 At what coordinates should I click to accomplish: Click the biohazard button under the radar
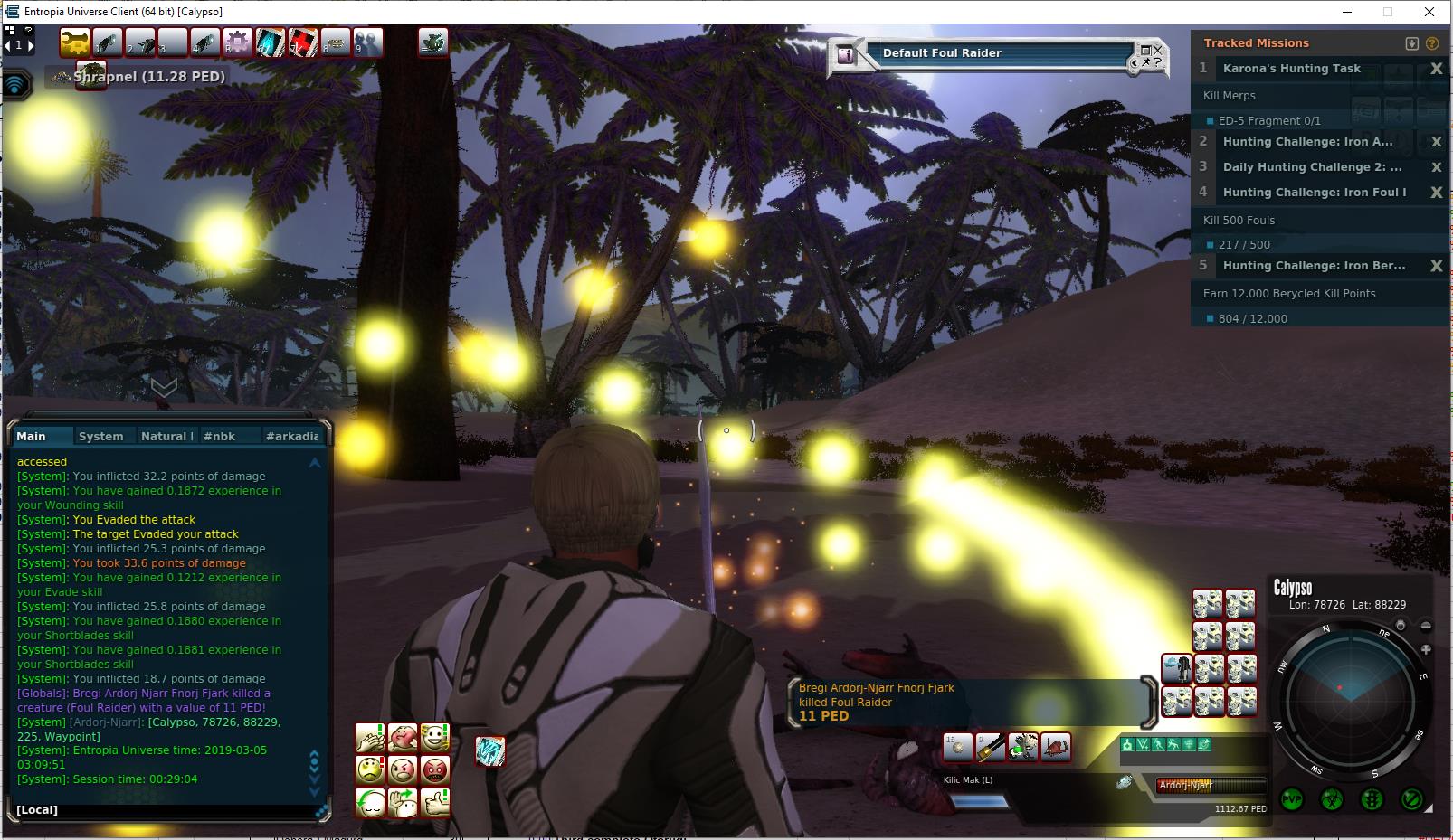click(1332, 799)
